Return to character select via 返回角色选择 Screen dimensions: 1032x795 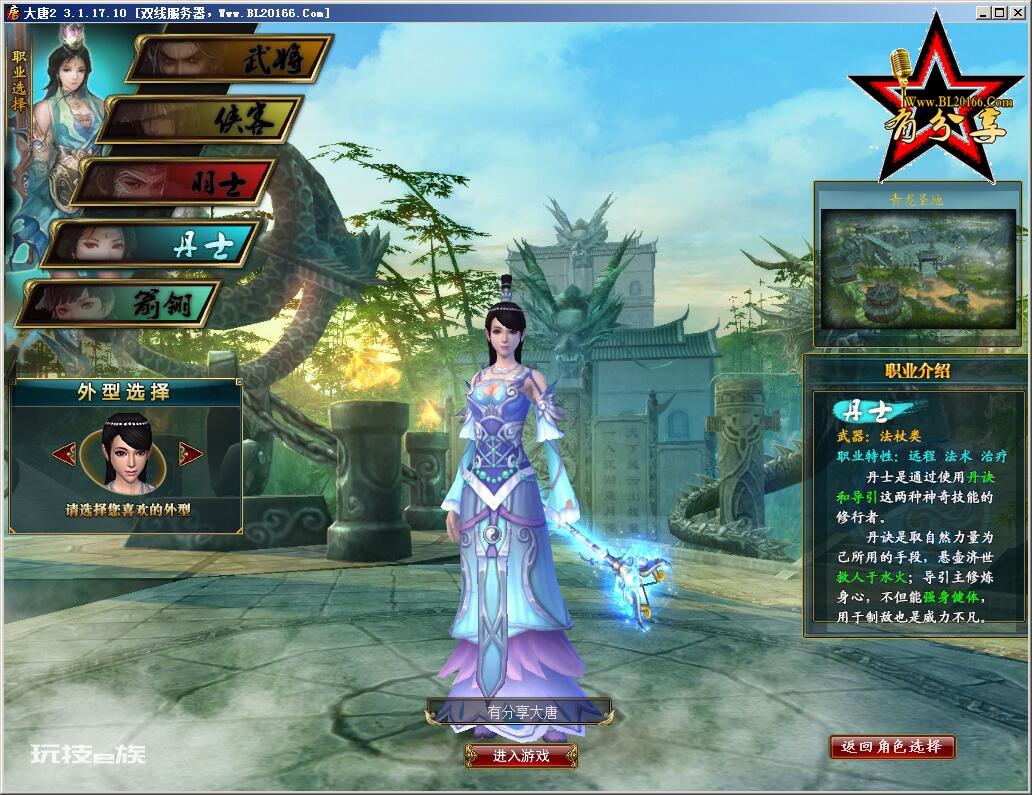click(891, 747)
